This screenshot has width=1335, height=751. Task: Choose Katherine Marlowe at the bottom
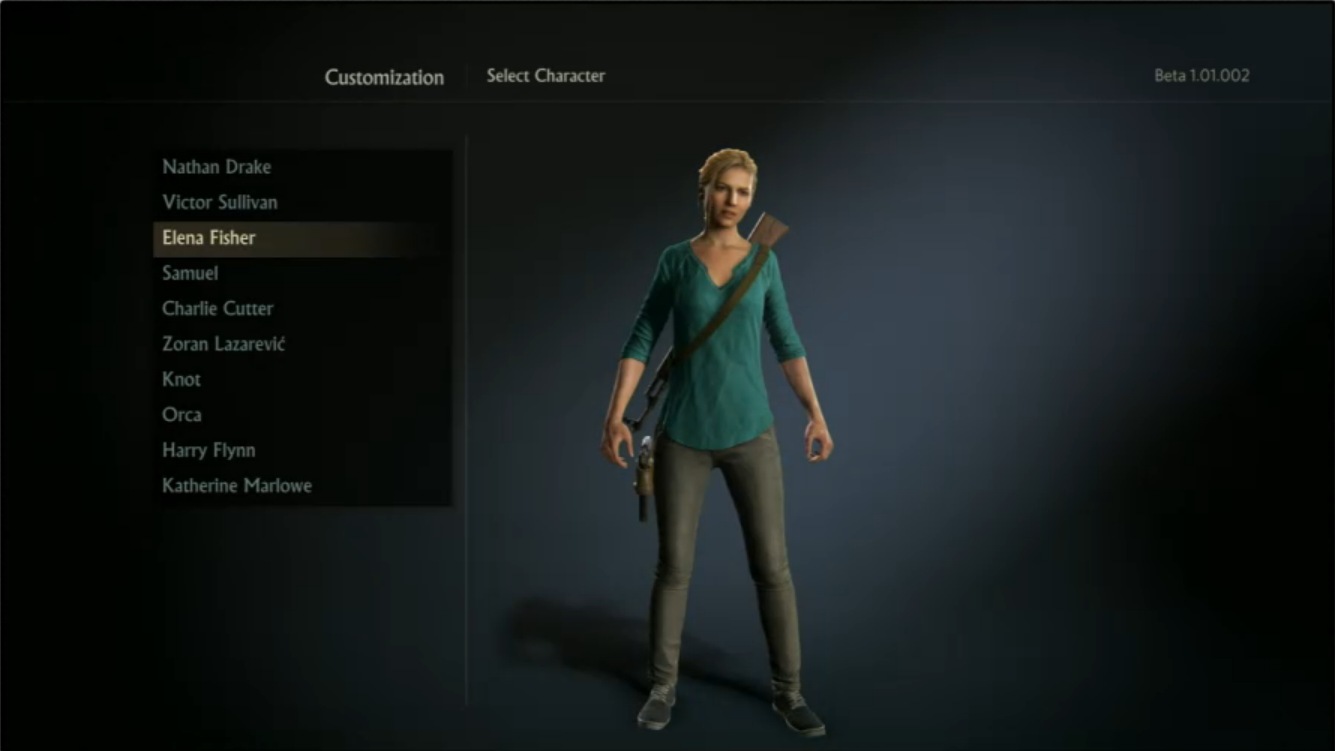(x=237, y=486)
